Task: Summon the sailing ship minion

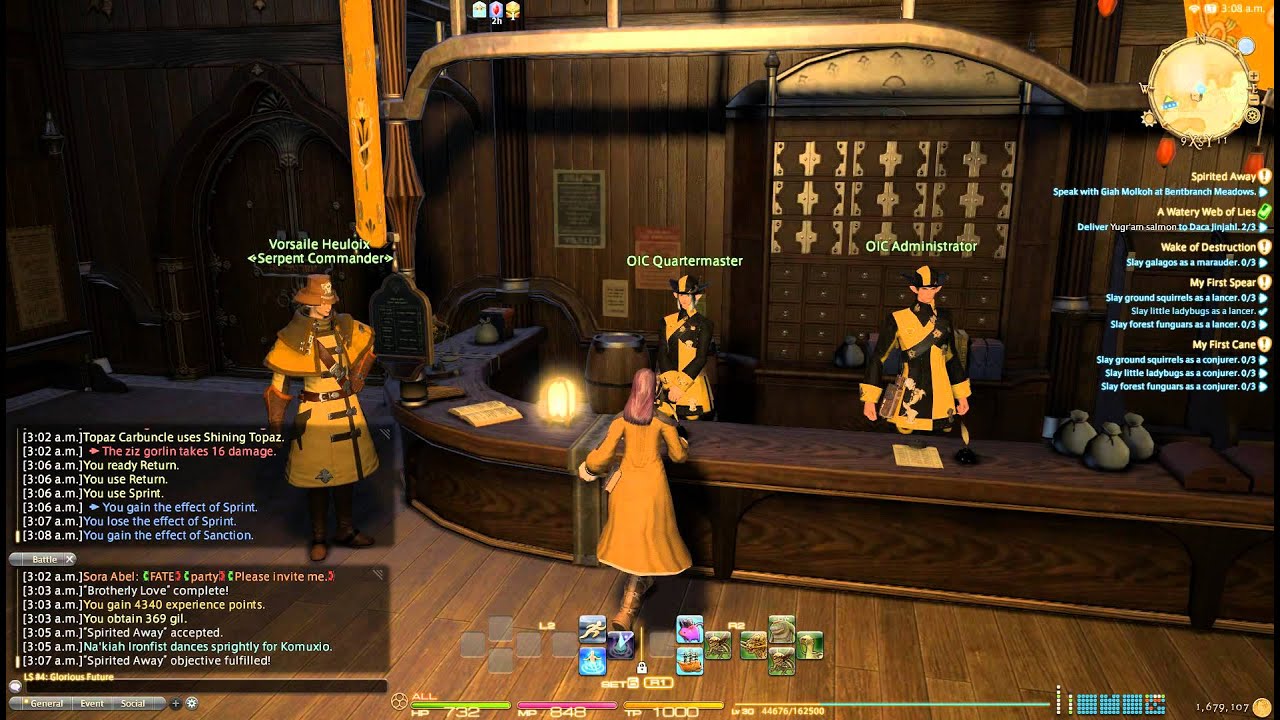Action: (689, 661)
